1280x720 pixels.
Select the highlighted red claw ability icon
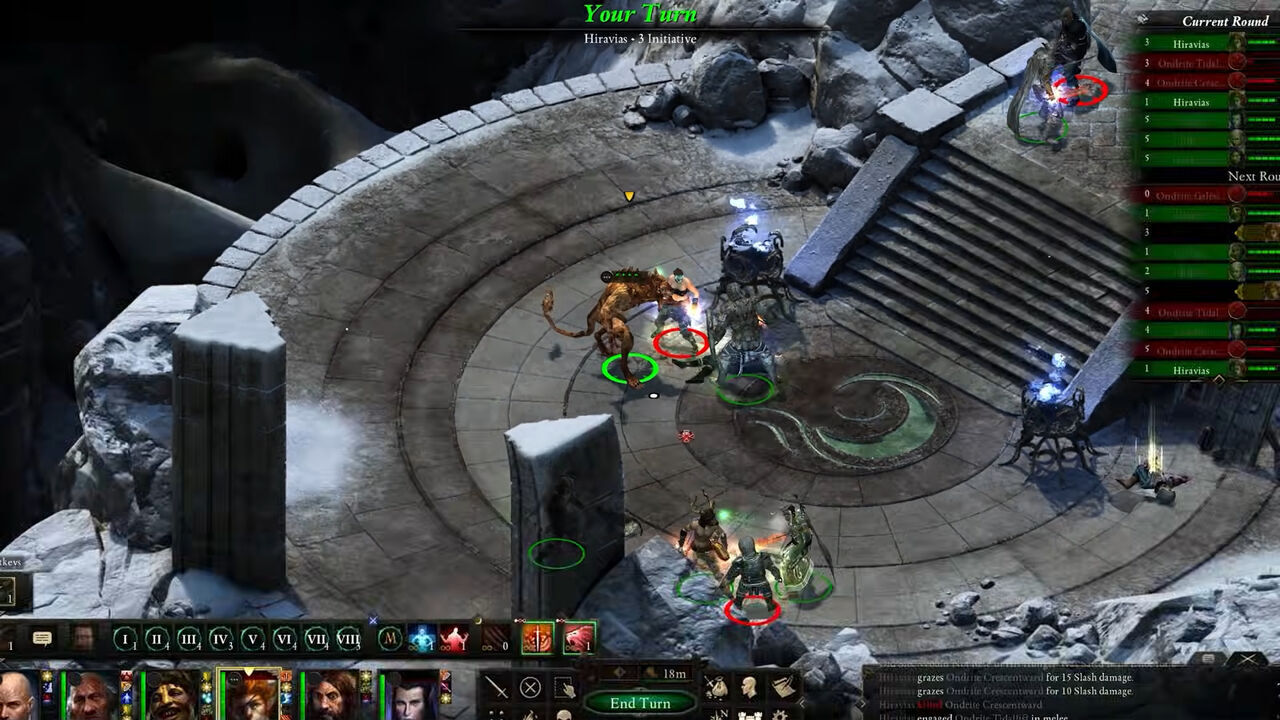[578, 639]
